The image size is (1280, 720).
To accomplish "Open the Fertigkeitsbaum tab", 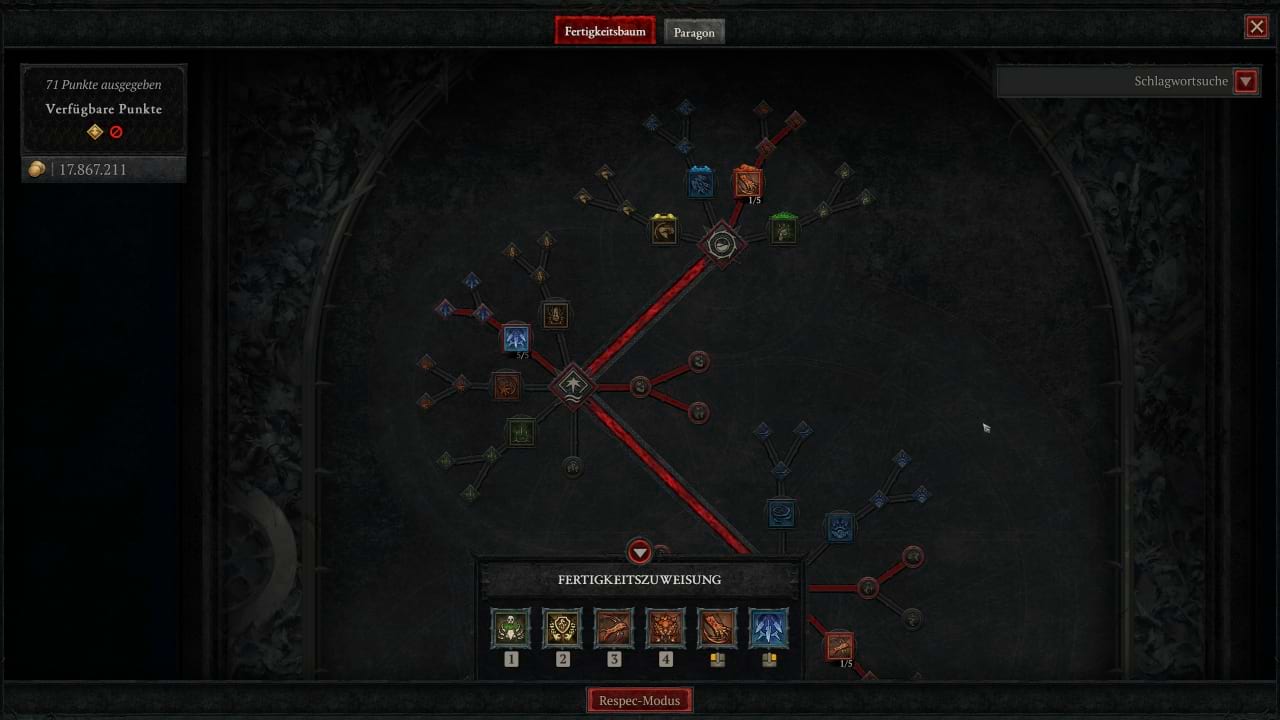I will click(605, 31).
